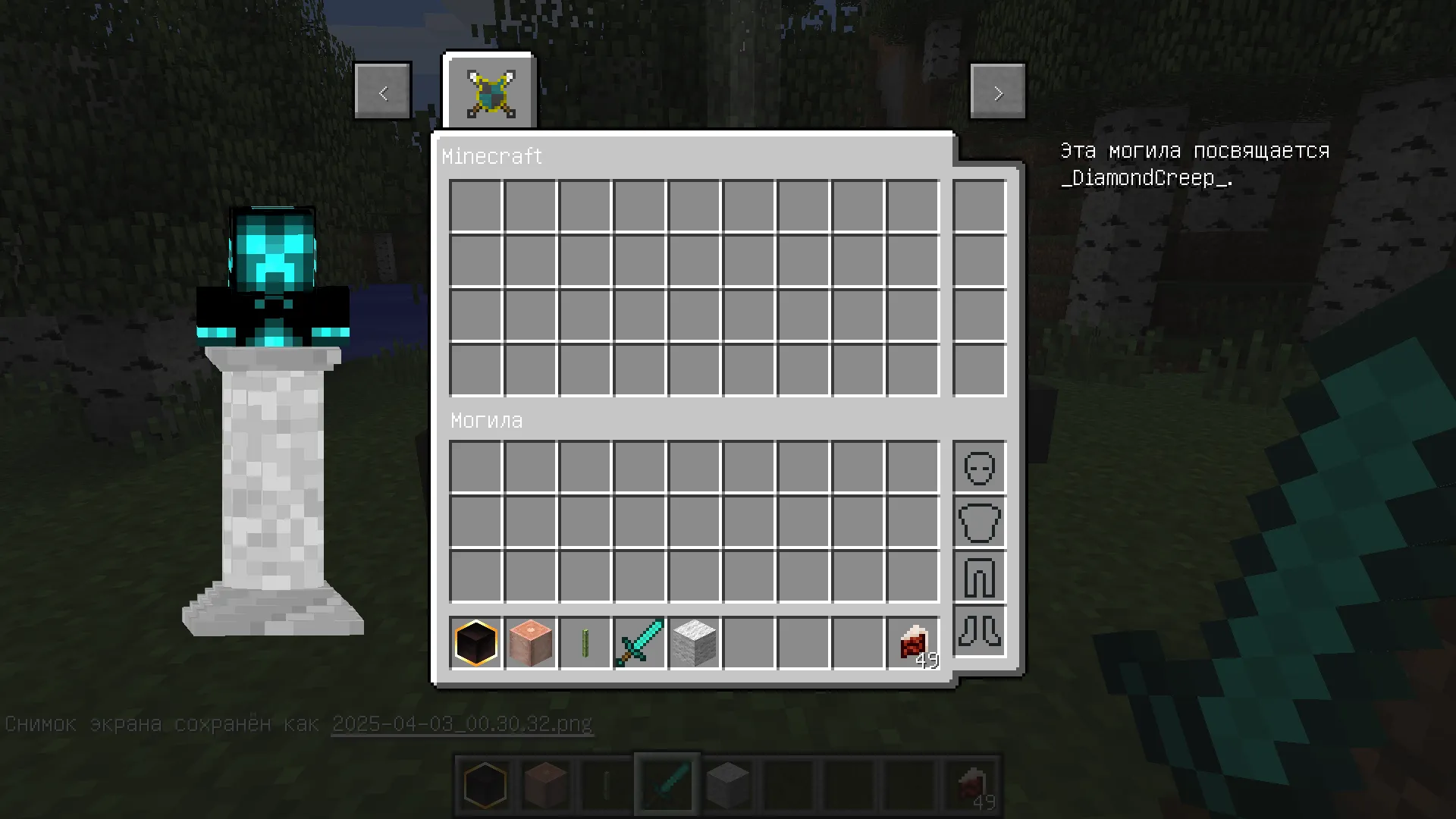
Task: Select the diamond sword in the grave hotbar
Action: pyautogui.click(x=639, y=642)
